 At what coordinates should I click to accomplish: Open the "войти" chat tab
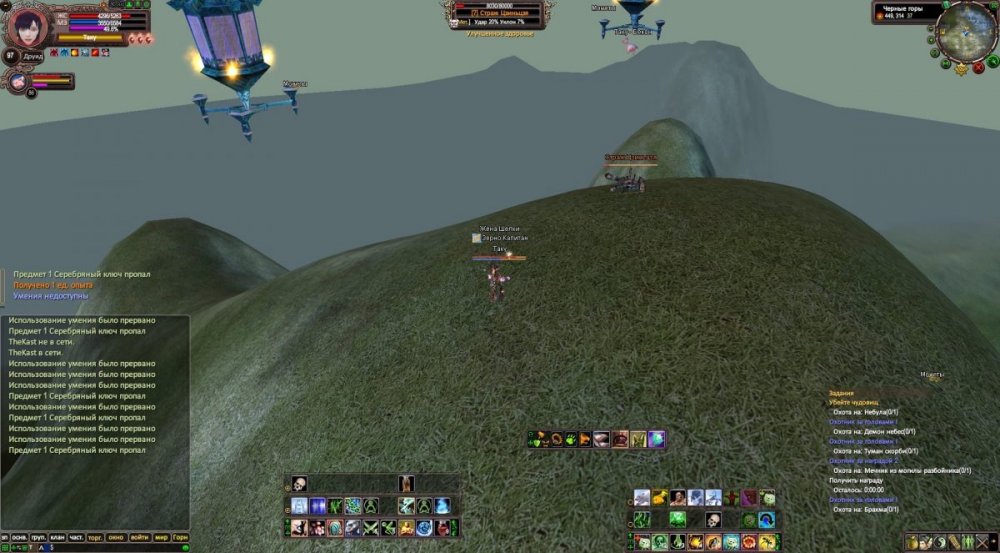pyautogui.click(x=140, y=537)
